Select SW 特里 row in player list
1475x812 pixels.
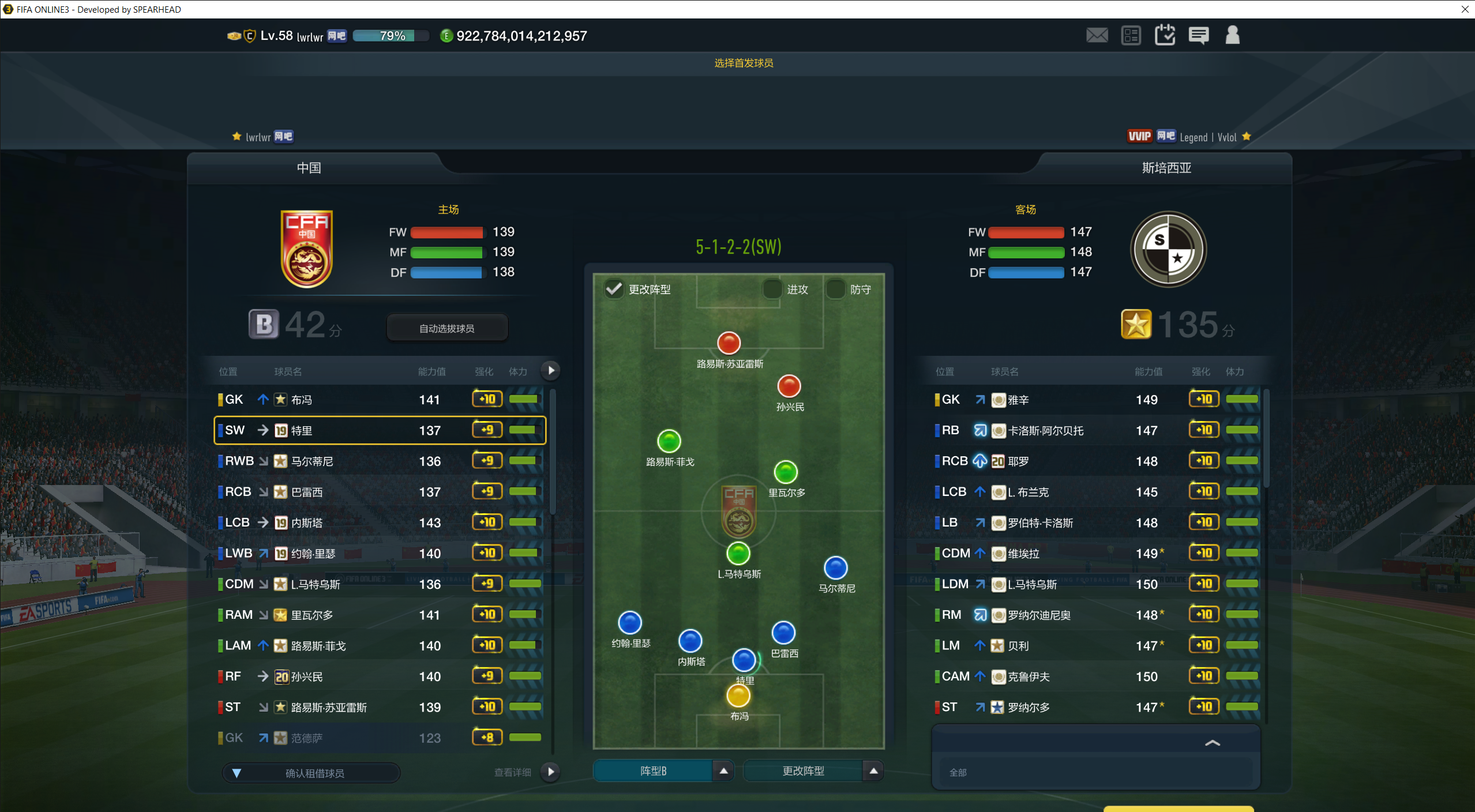[380, 430]
